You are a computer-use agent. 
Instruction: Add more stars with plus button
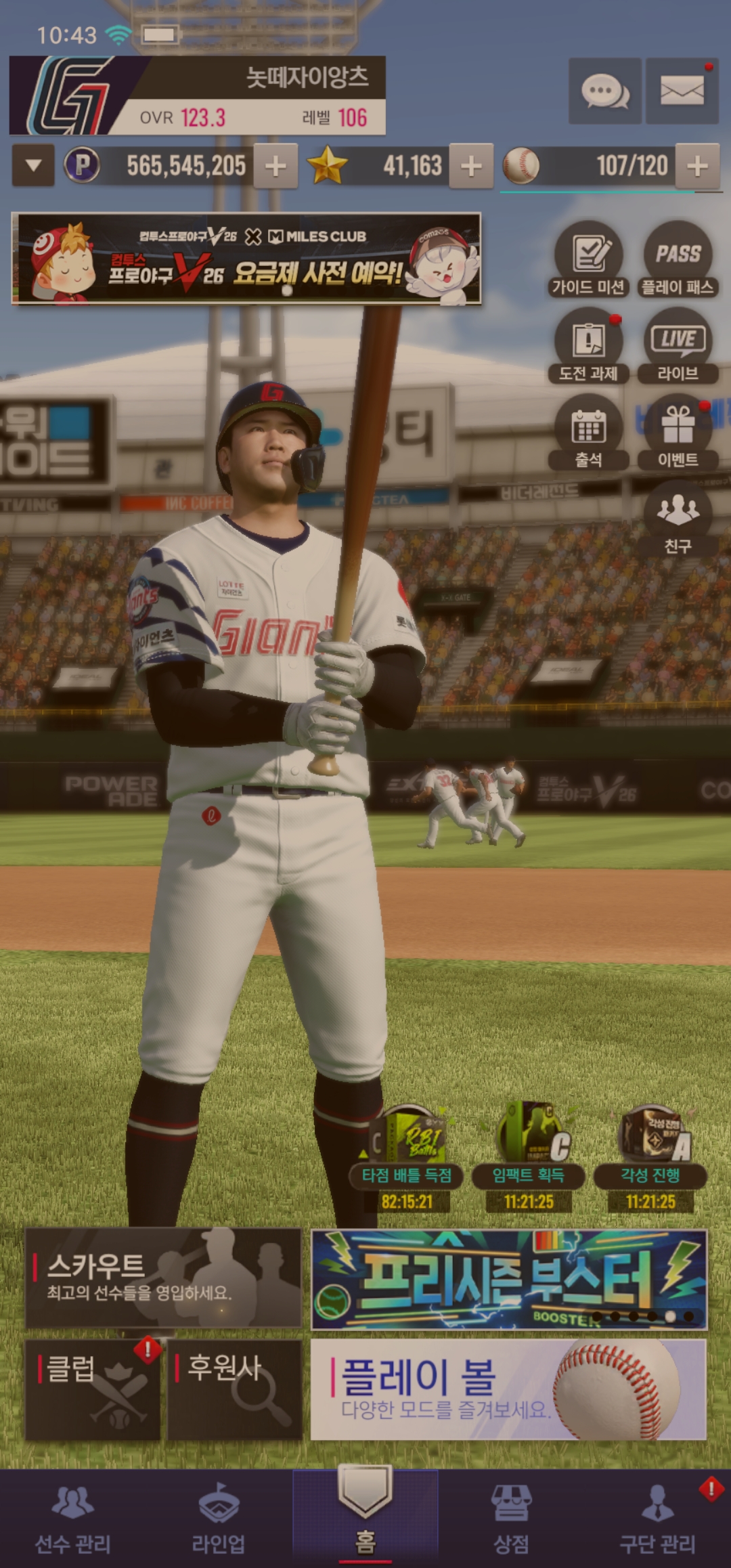click(x=471, y=165)
